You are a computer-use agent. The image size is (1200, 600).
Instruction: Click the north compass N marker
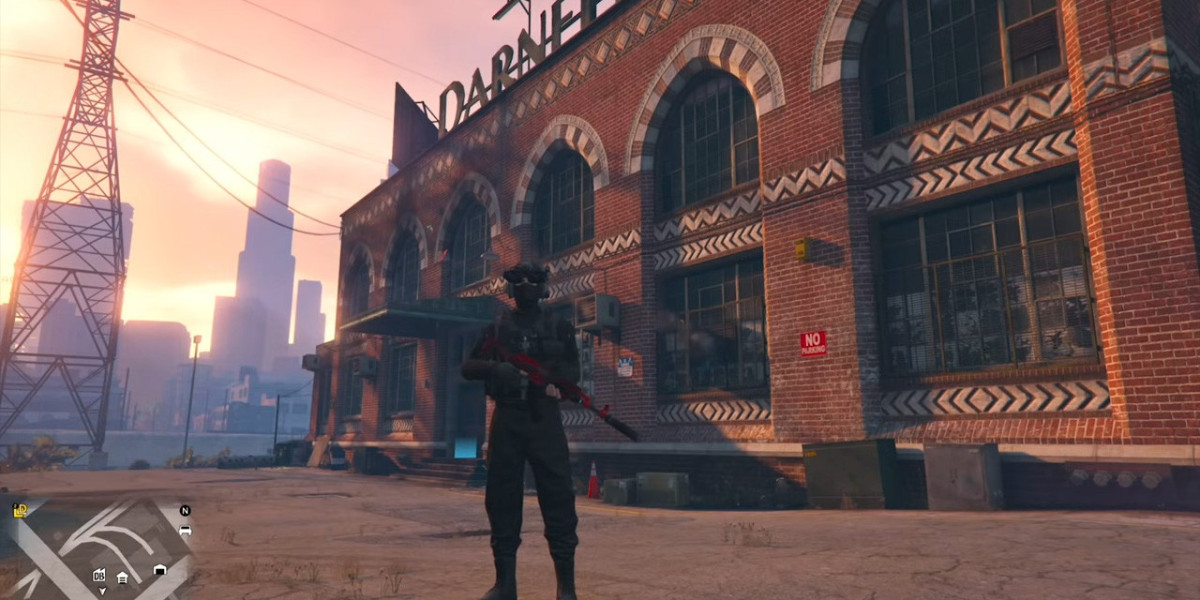[185, 510]
